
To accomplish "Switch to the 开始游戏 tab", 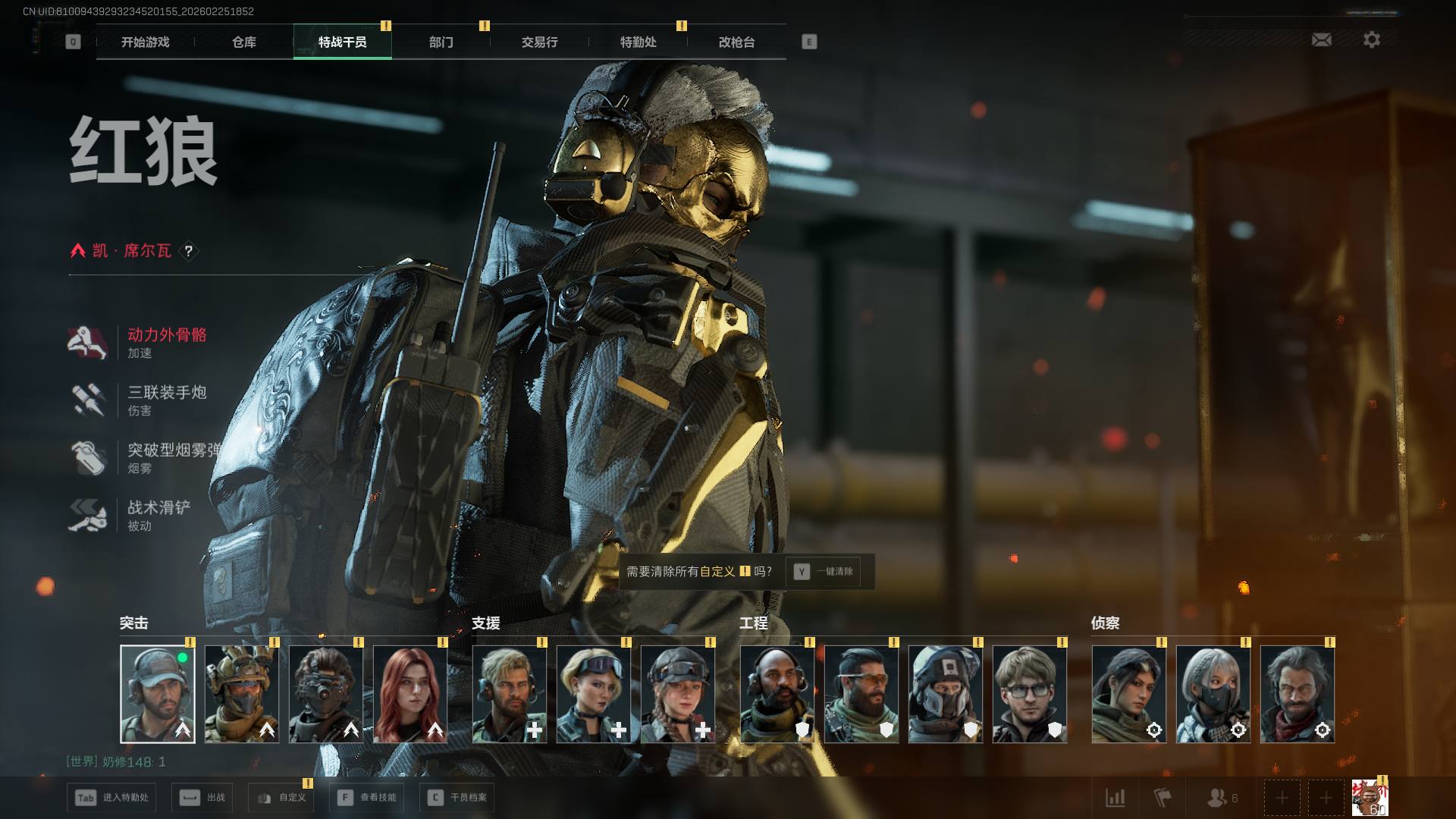I will point(145,42).
